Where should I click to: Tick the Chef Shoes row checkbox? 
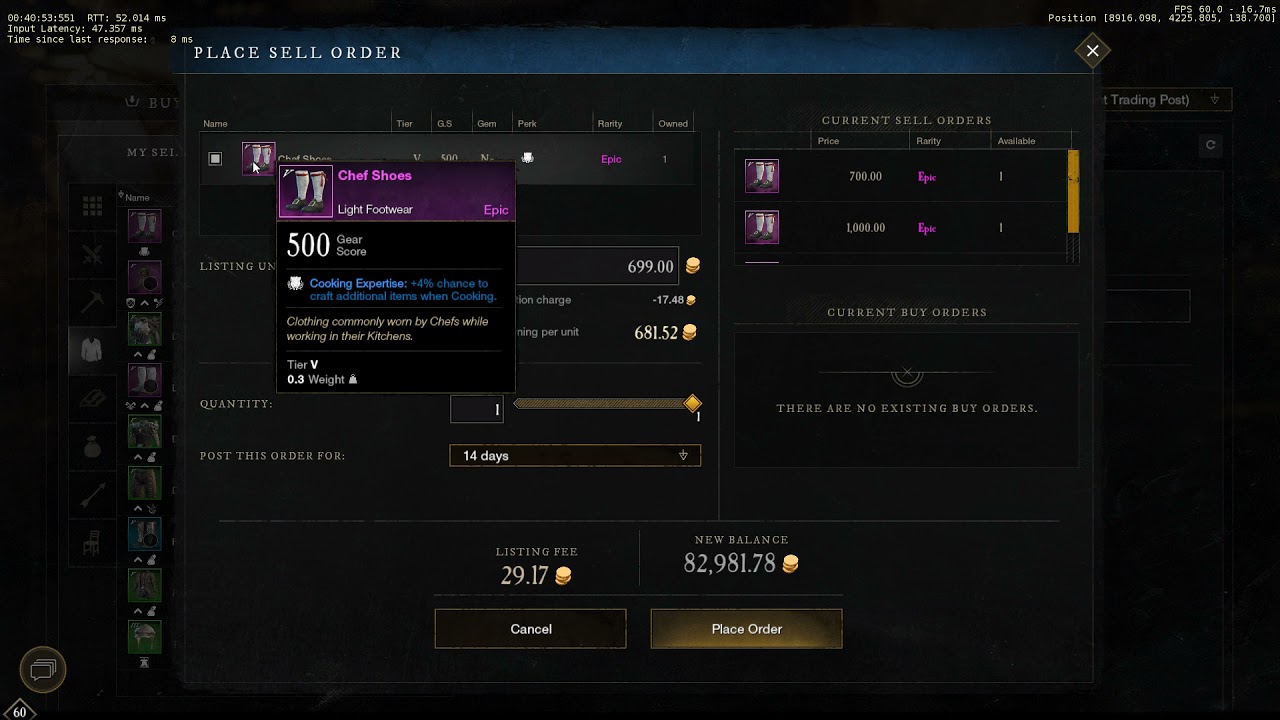coord(215,159)
